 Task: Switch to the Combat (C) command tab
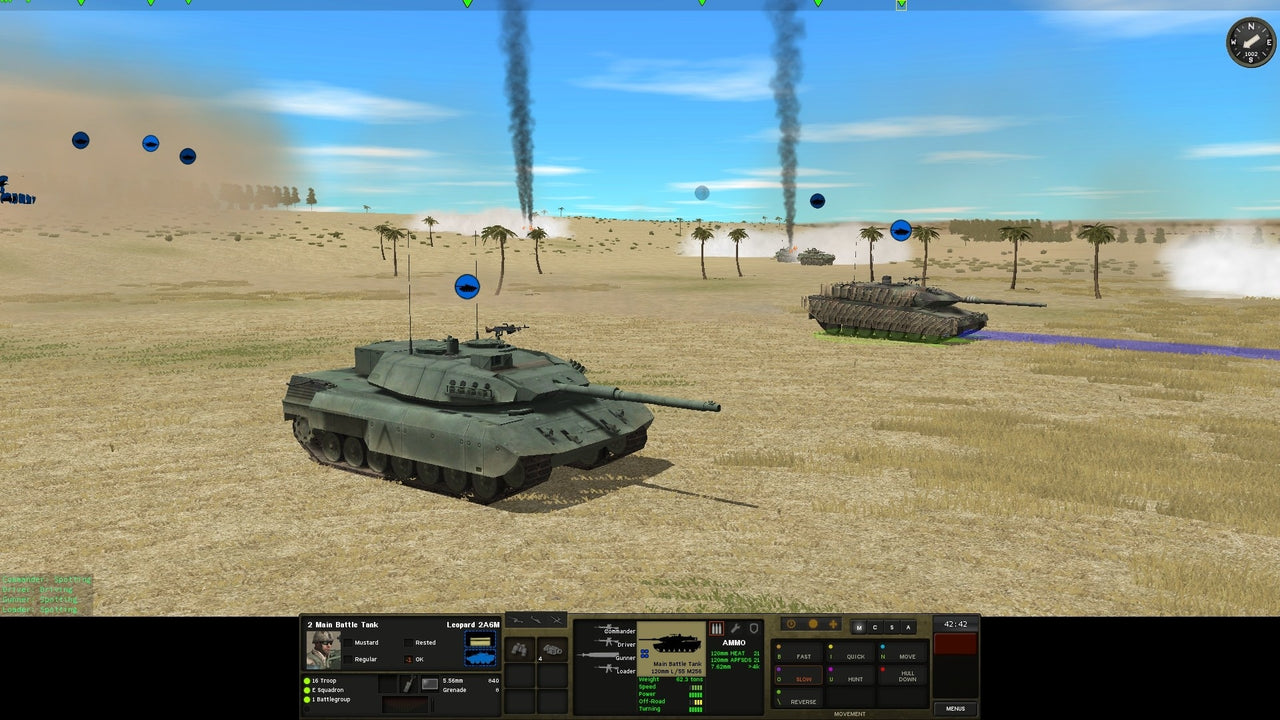tap(876, 627)
